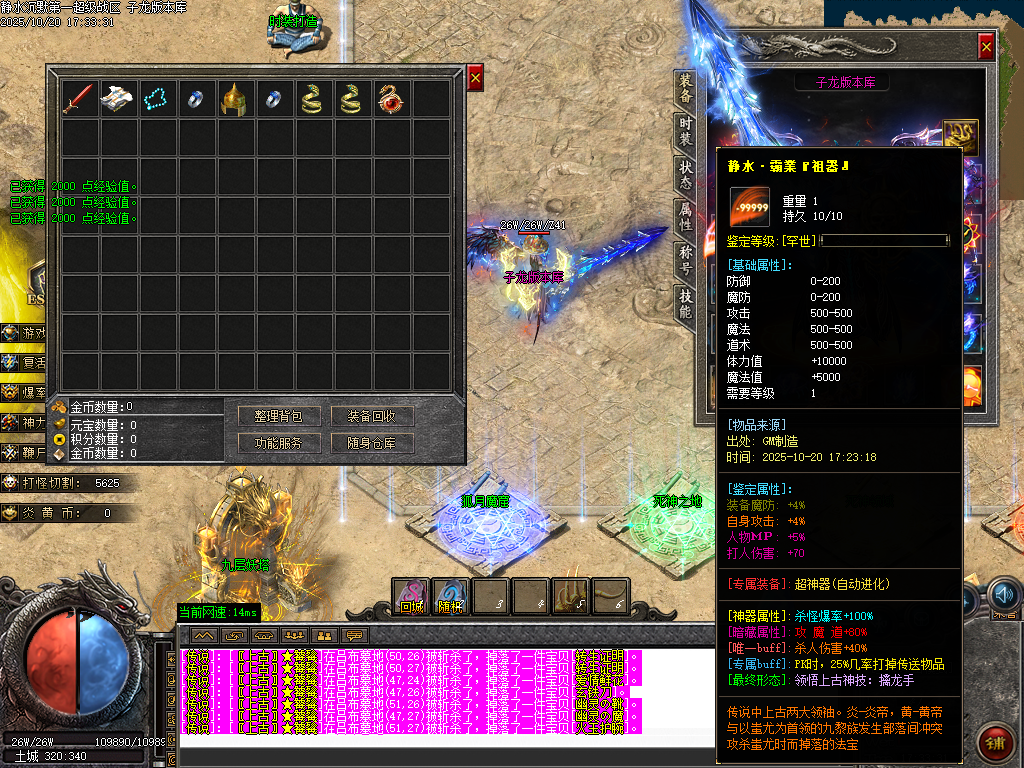Open the 属性 attributes tab
The width and height of the screenshot is (1024, 768).
pyautogui.click(x=685, y=219)
